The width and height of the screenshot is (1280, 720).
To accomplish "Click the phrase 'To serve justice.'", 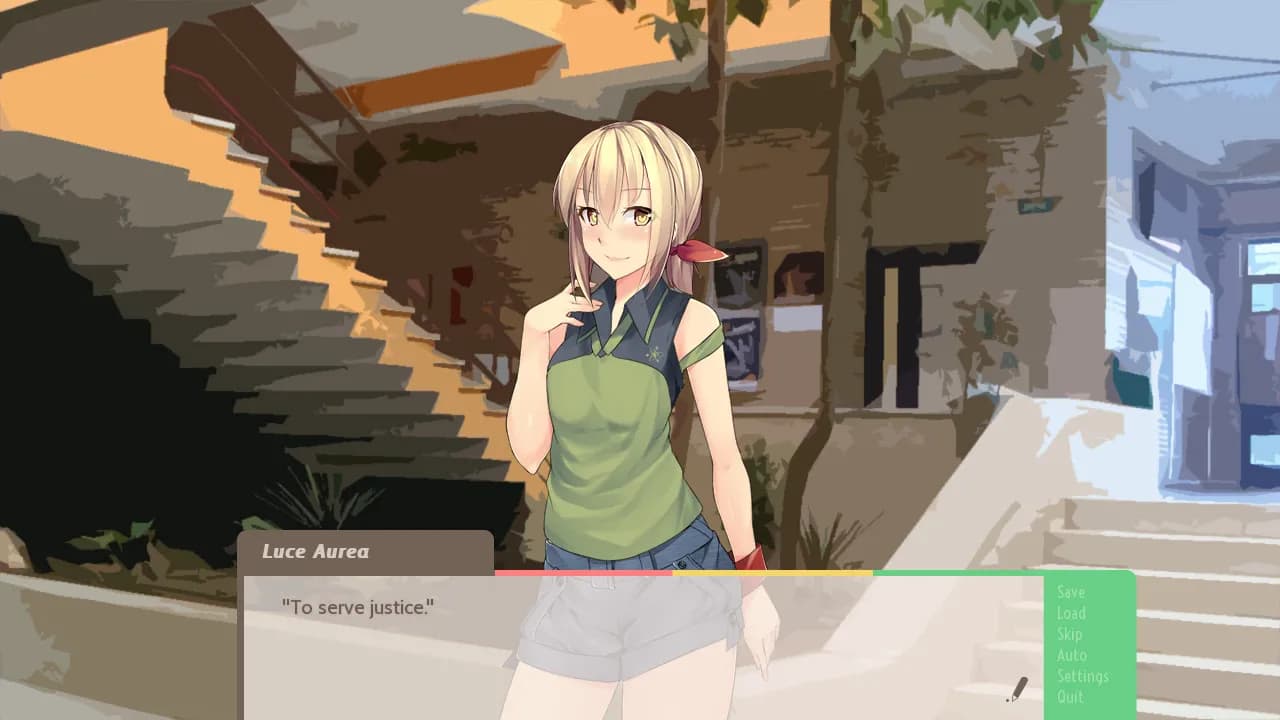I will pyautogui.click(x=356, y=607).
